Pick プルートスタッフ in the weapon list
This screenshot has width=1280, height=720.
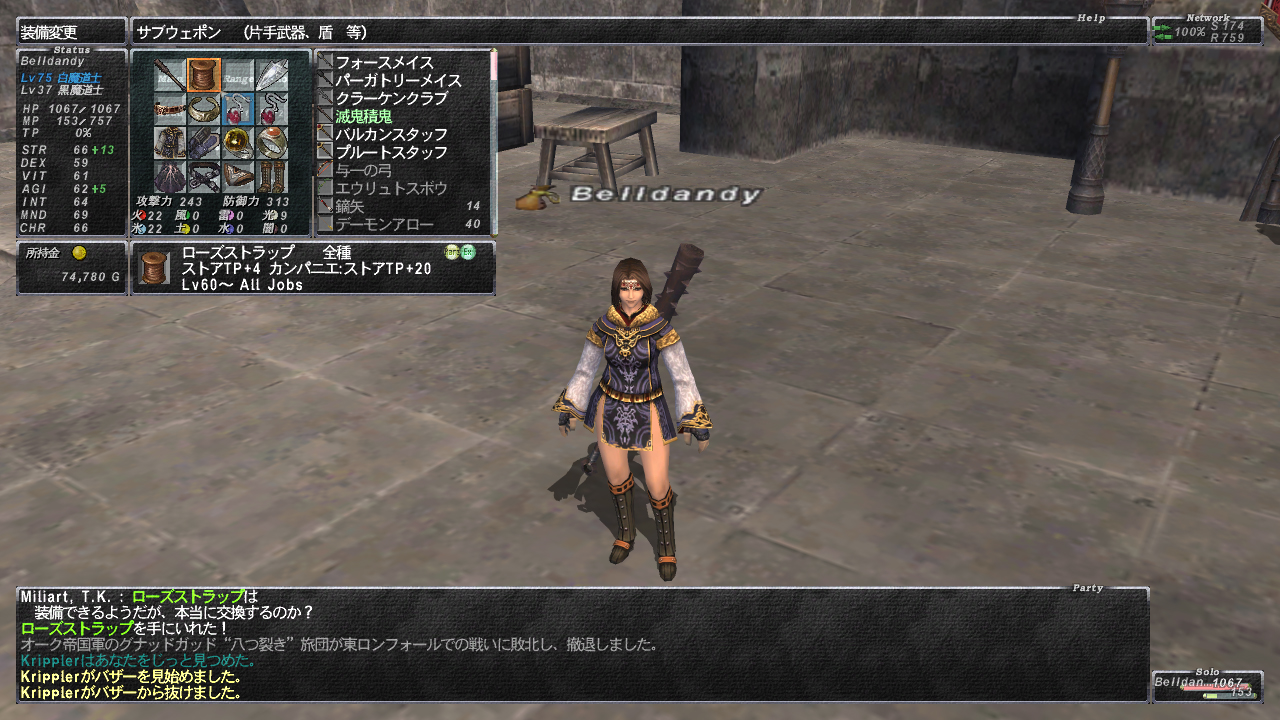click(x=391, y=152)
